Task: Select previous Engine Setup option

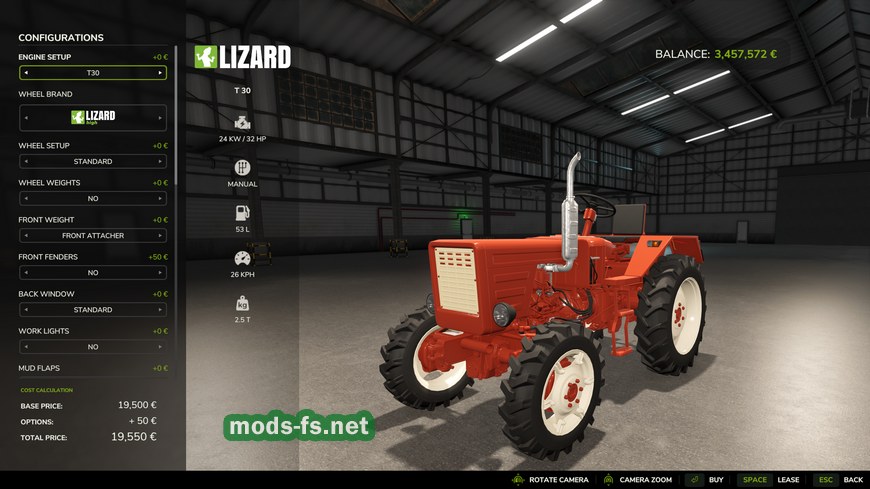Action: (x=25, y=73)
